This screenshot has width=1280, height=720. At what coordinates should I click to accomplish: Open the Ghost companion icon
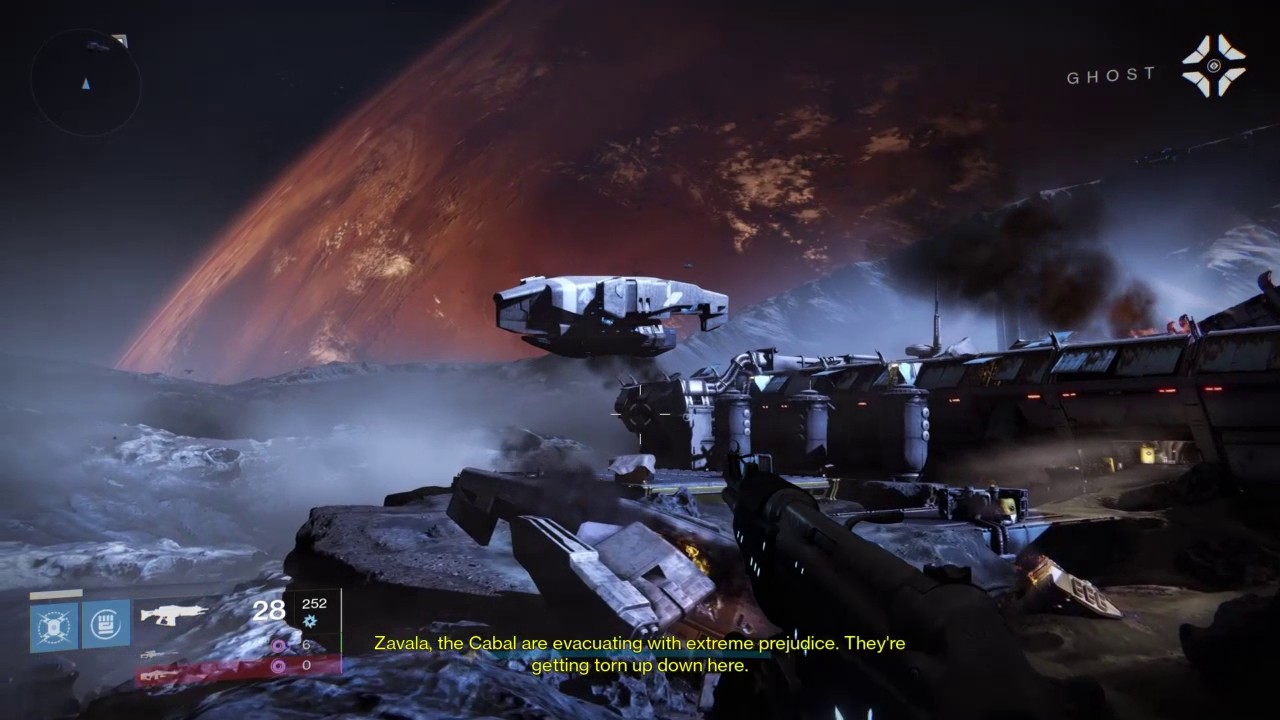(1213, 66)
